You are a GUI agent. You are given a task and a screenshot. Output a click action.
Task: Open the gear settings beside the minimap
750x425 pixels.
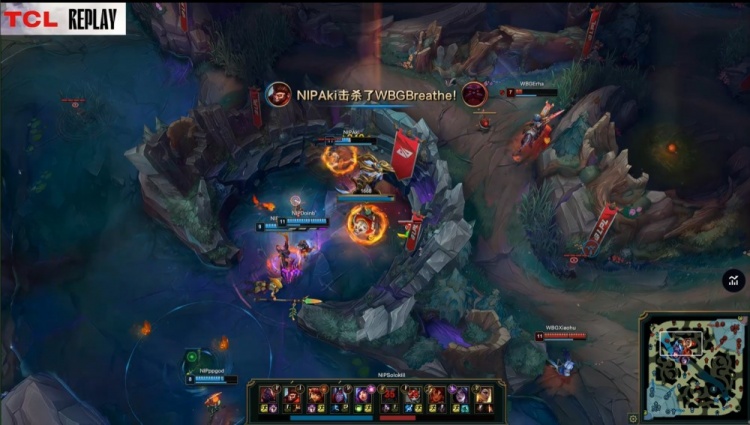click(x=633, y=418)
